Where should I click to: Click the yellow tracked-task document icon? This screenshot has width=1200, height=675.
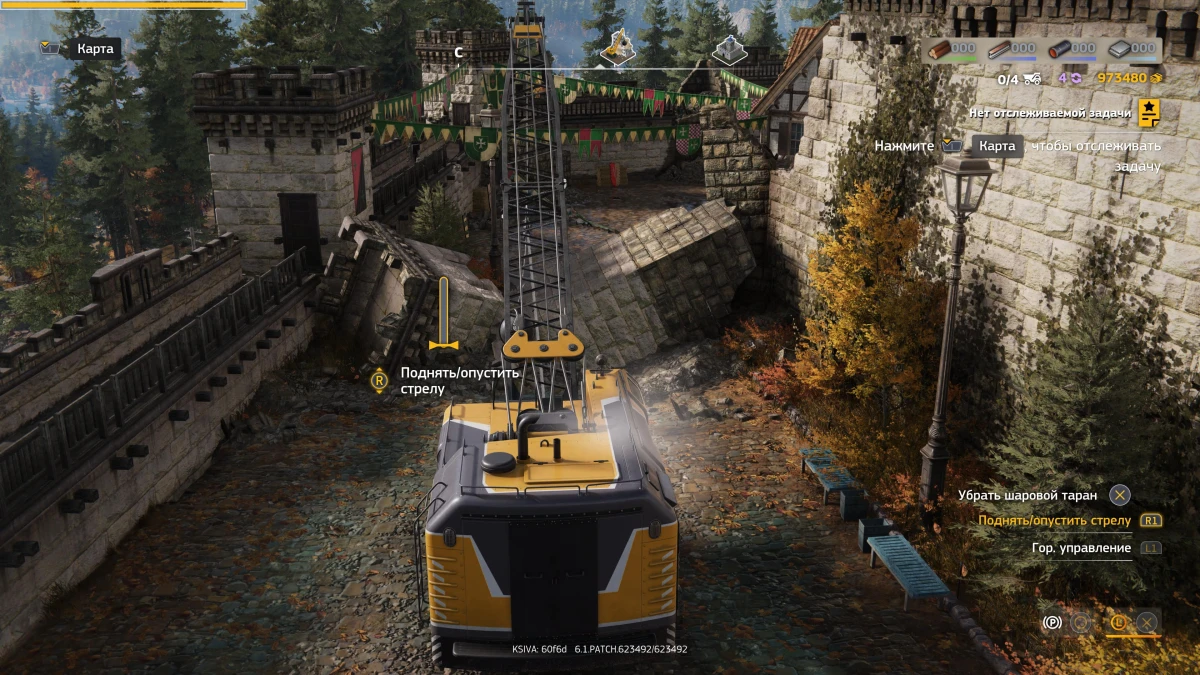click(x=1149, y=114)
